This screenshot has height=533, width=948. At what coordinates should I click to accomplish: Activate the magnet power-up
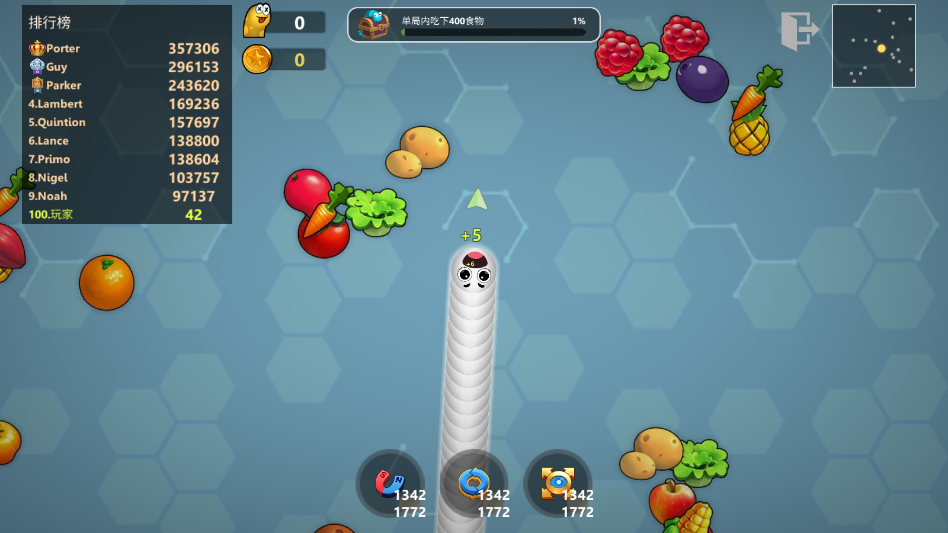coord(390,483)
